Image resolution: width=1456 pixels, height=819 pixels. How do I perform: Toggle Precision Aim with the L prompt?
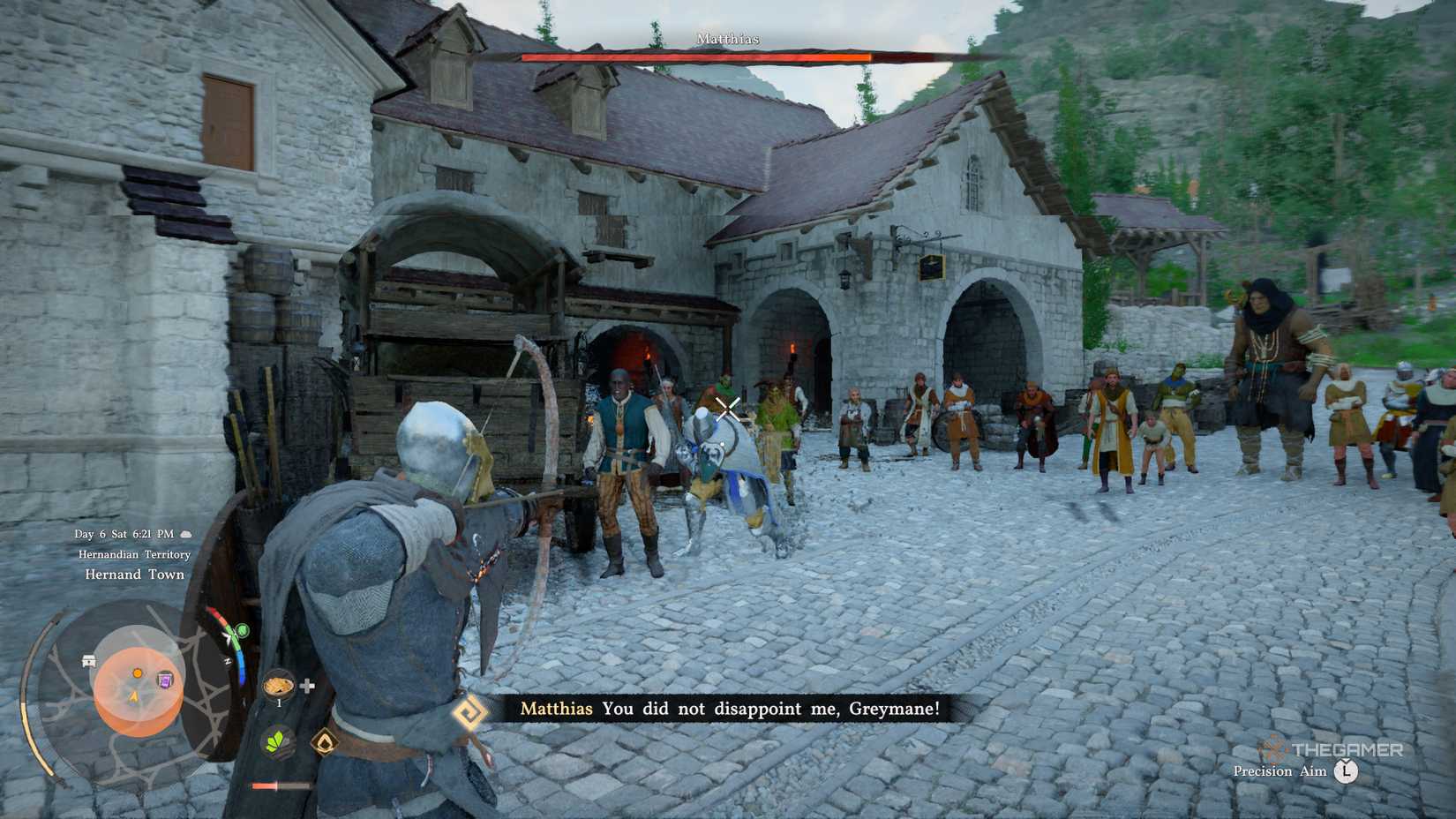[1347, 771]
